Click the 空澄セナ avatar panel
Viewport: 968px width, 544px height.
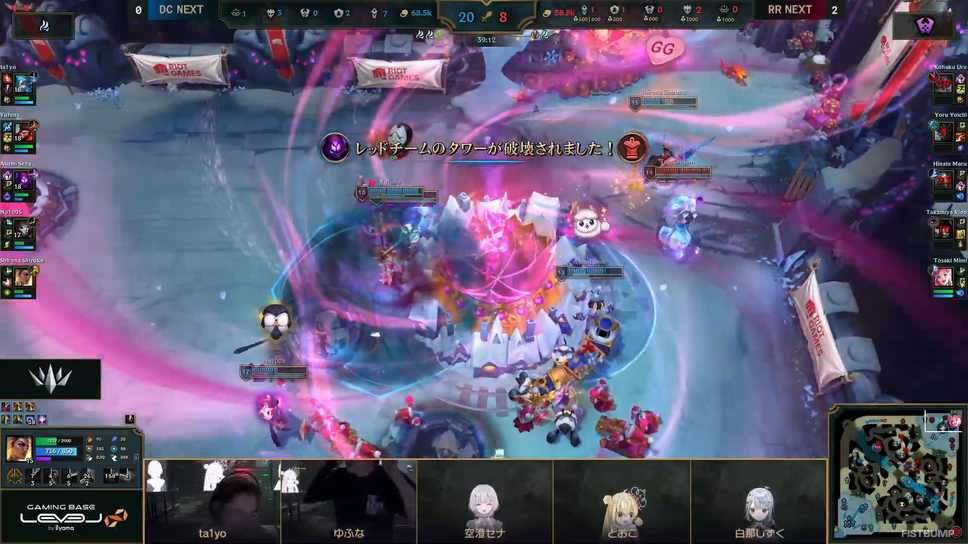point(485,501)
